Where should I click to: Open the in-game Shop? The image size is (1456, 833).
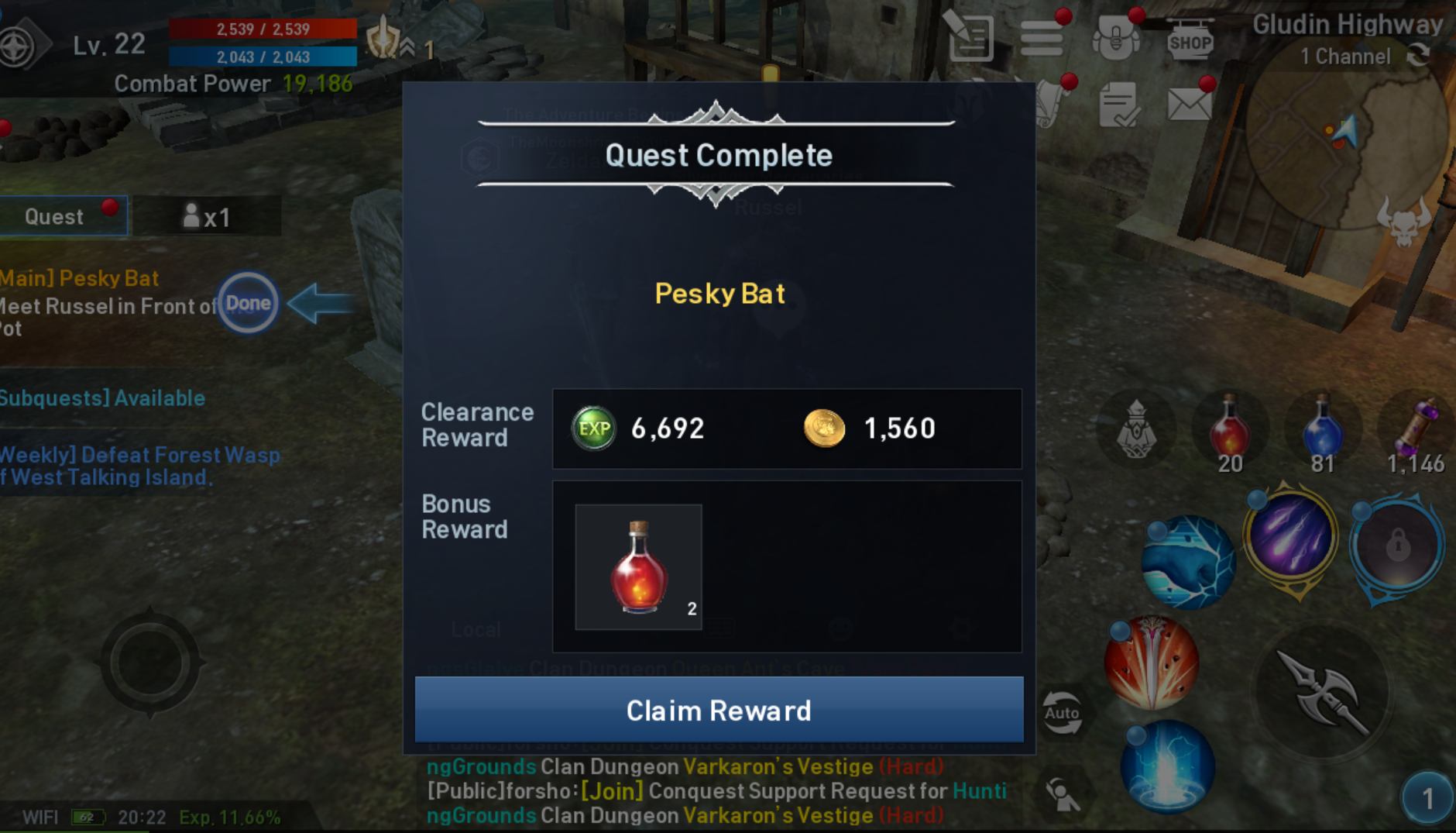click(x=1190, y=40)
